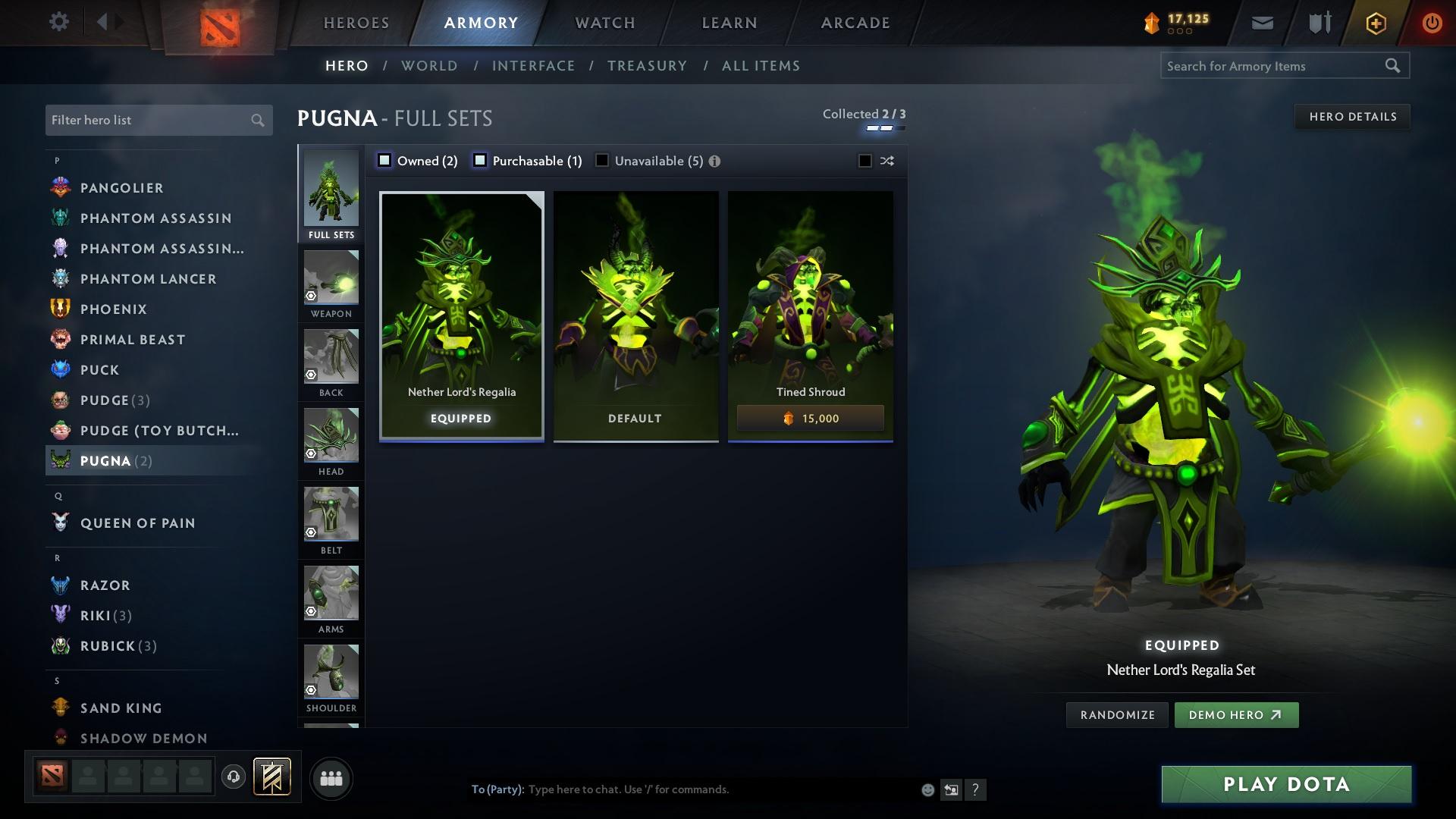The height and width of the screenshot is (819, 1456).
Task: Click the Hero Details button
Action: (1352, 116)
